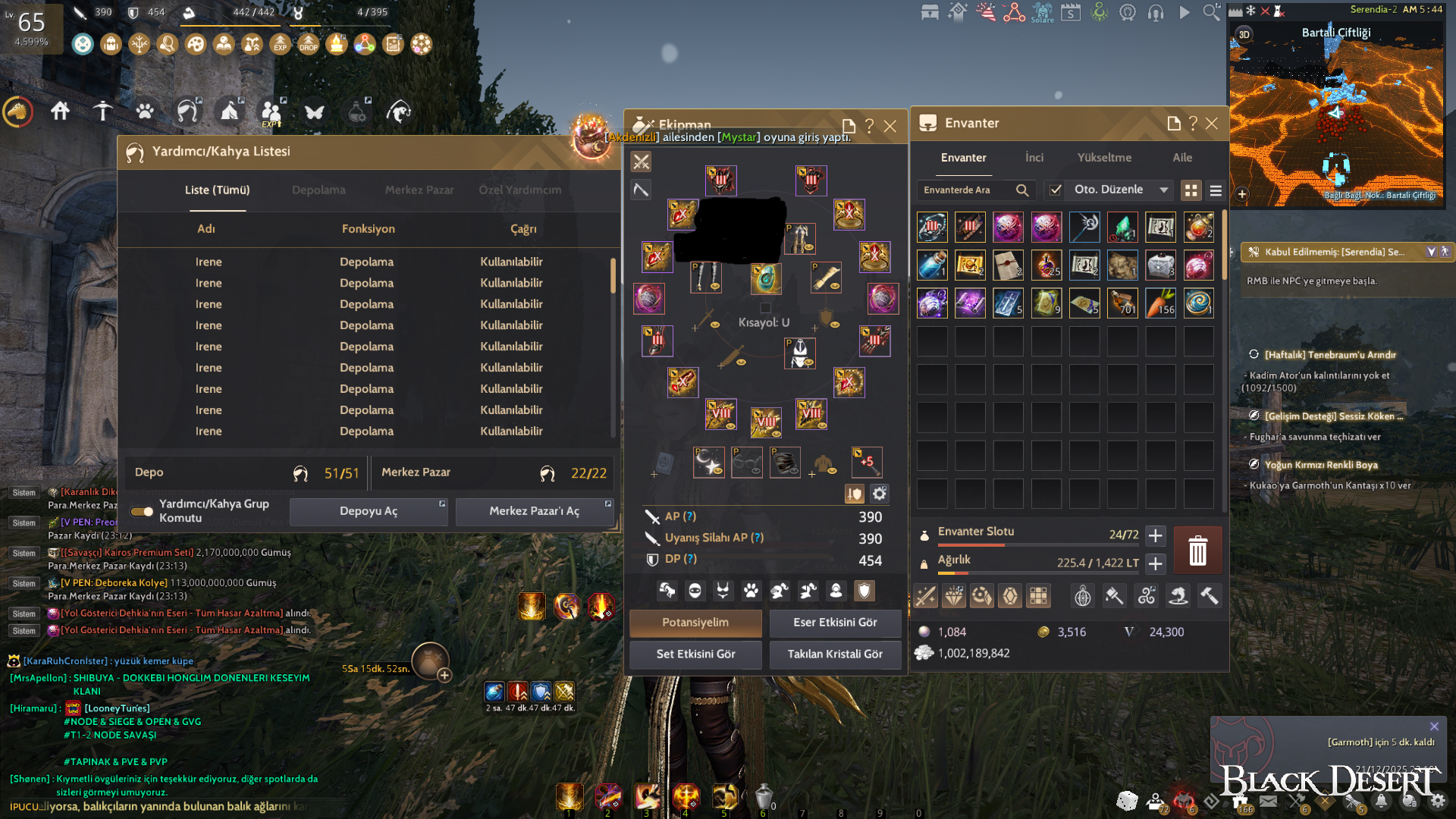Screen dimensions: 1456x819
Task: Switch inventory to list view layout
Action: [x=1215, y=190]
